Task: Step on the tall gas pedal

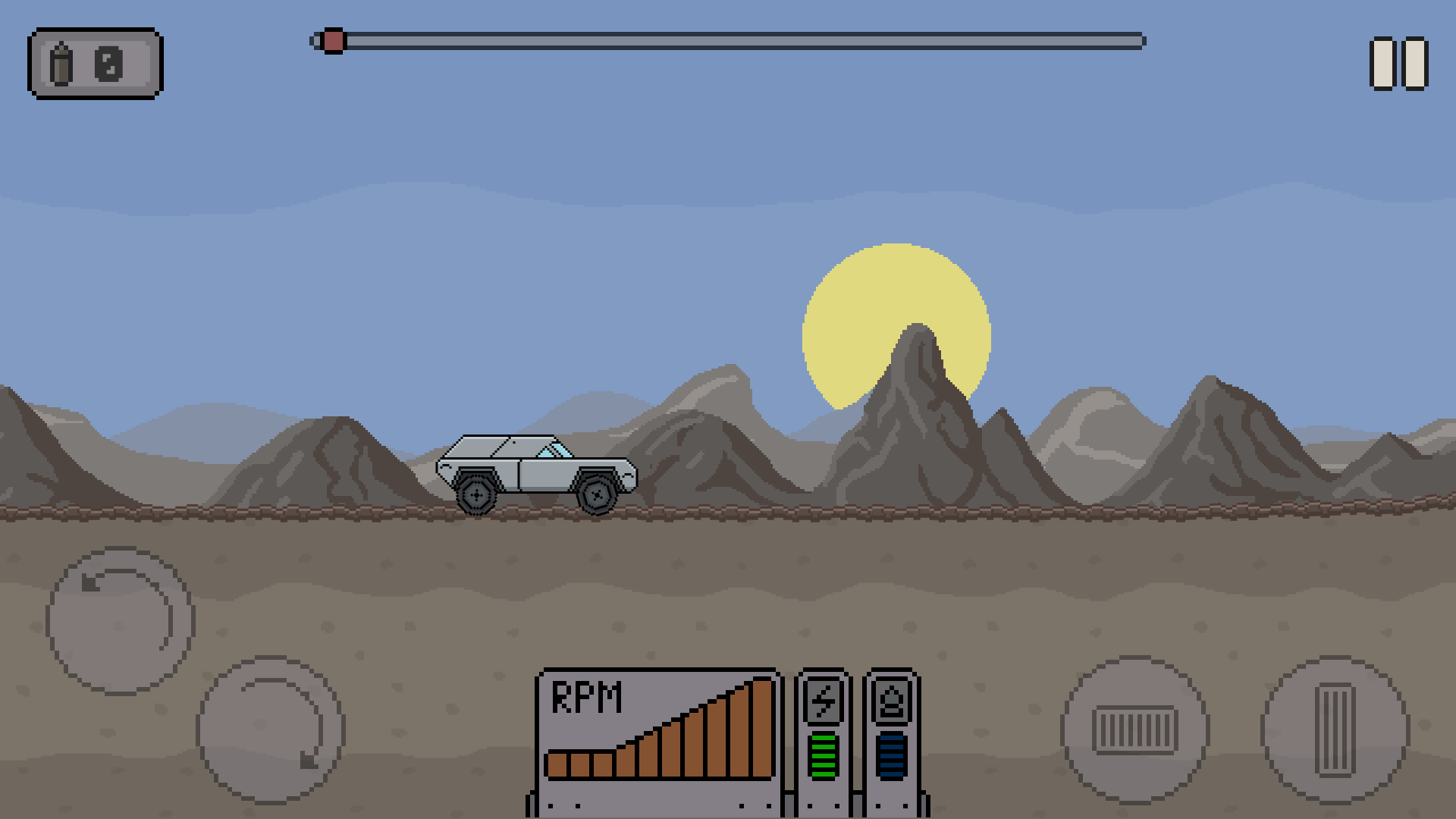Action: click(1335, 730)
